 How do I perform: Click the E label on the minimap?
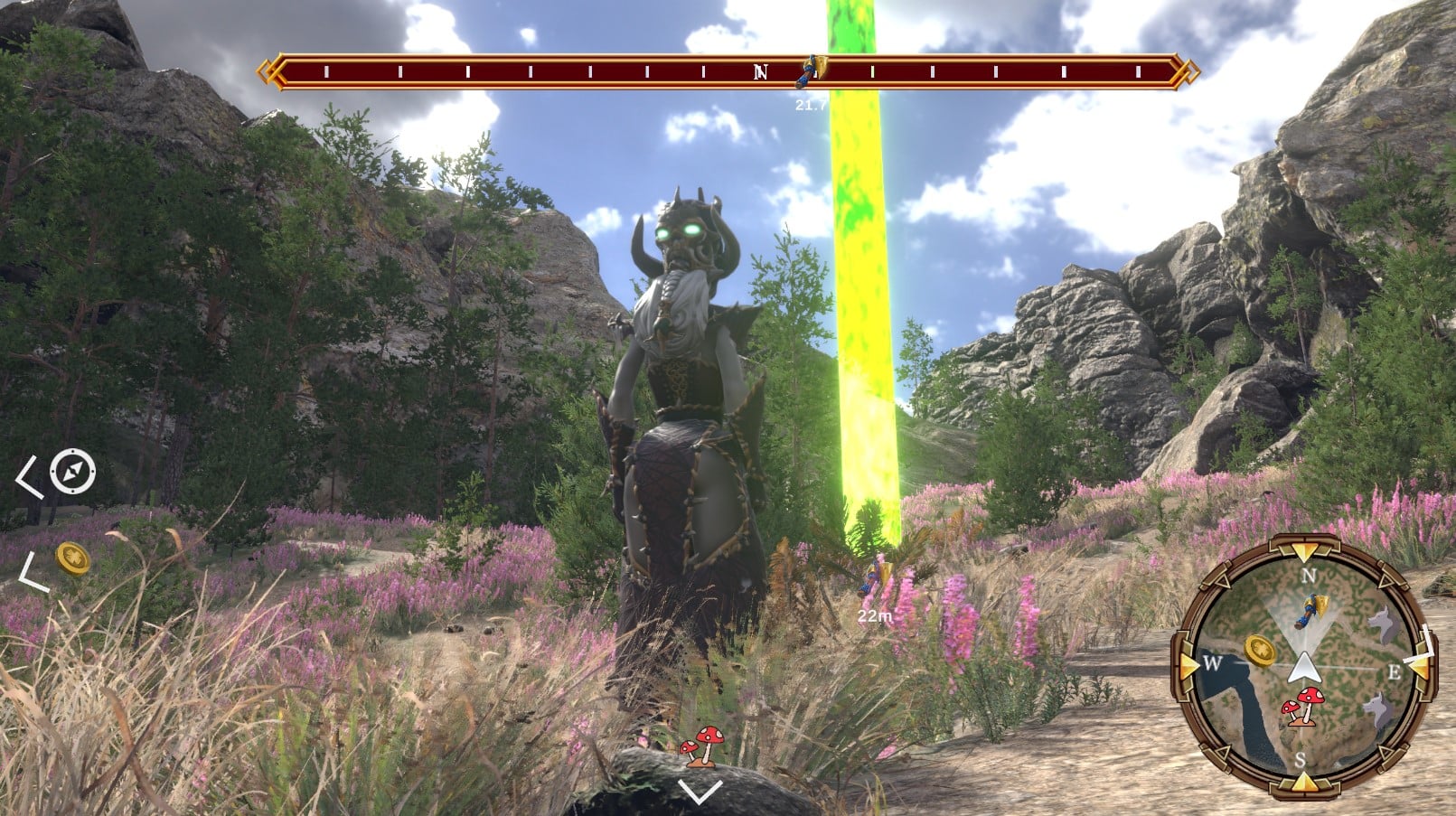click(x=1395, y=671)
